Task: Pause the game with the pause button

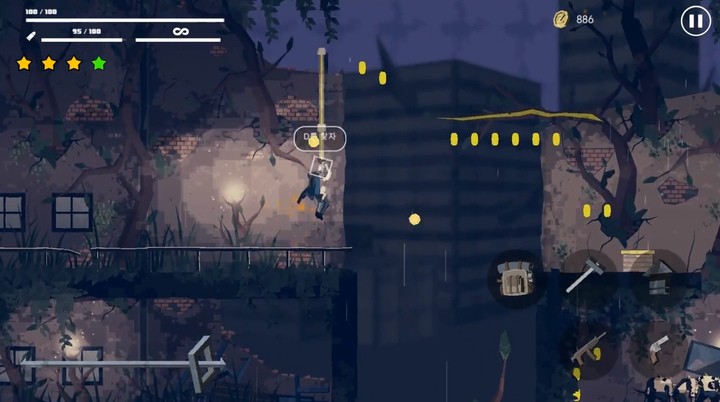Action: click(695, 21)
